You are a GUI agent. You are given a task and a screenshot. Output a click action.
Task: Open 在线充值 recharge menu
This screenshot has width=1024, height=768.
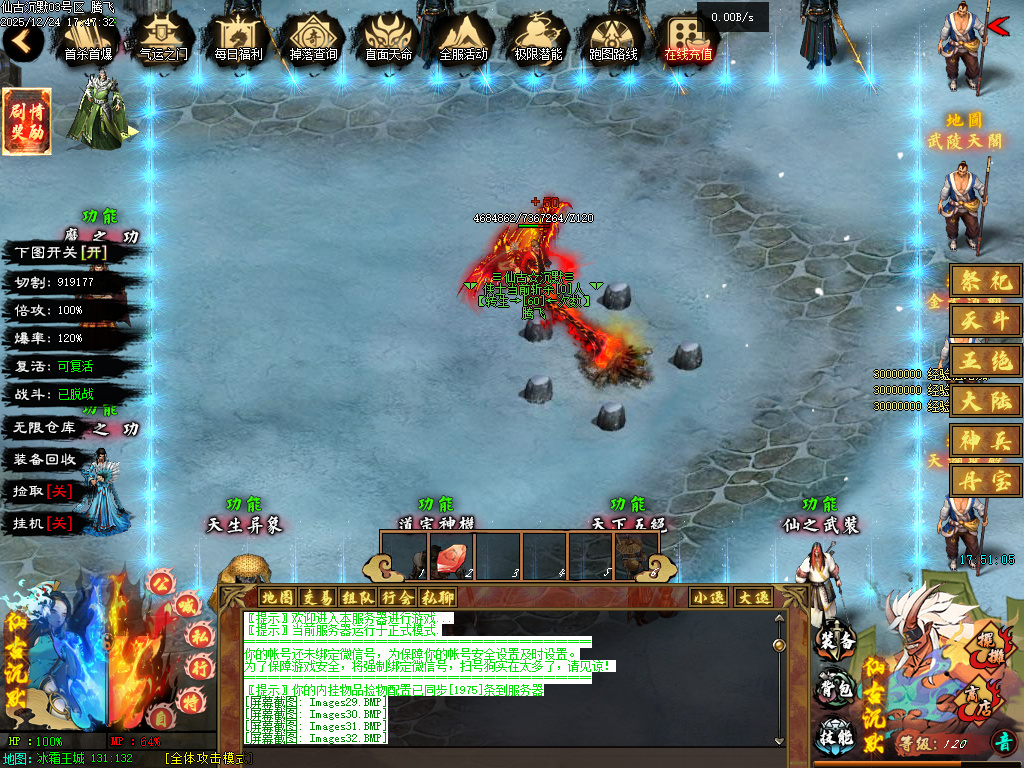pyautogui.click(x=688, y=40)
